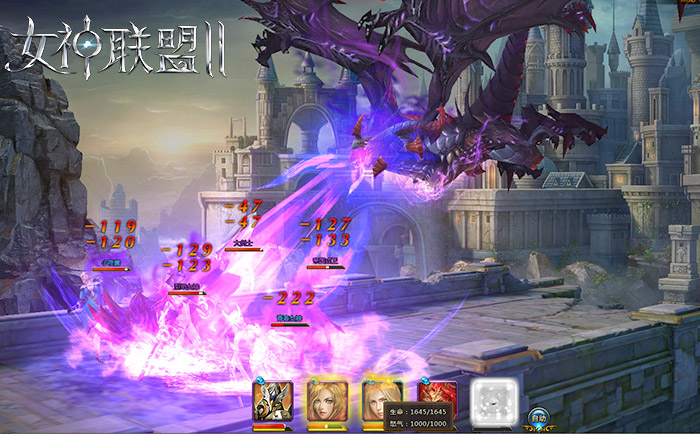Select the armored winged knight hero portrait
The image size is (700, 434).
coord(272,402)
